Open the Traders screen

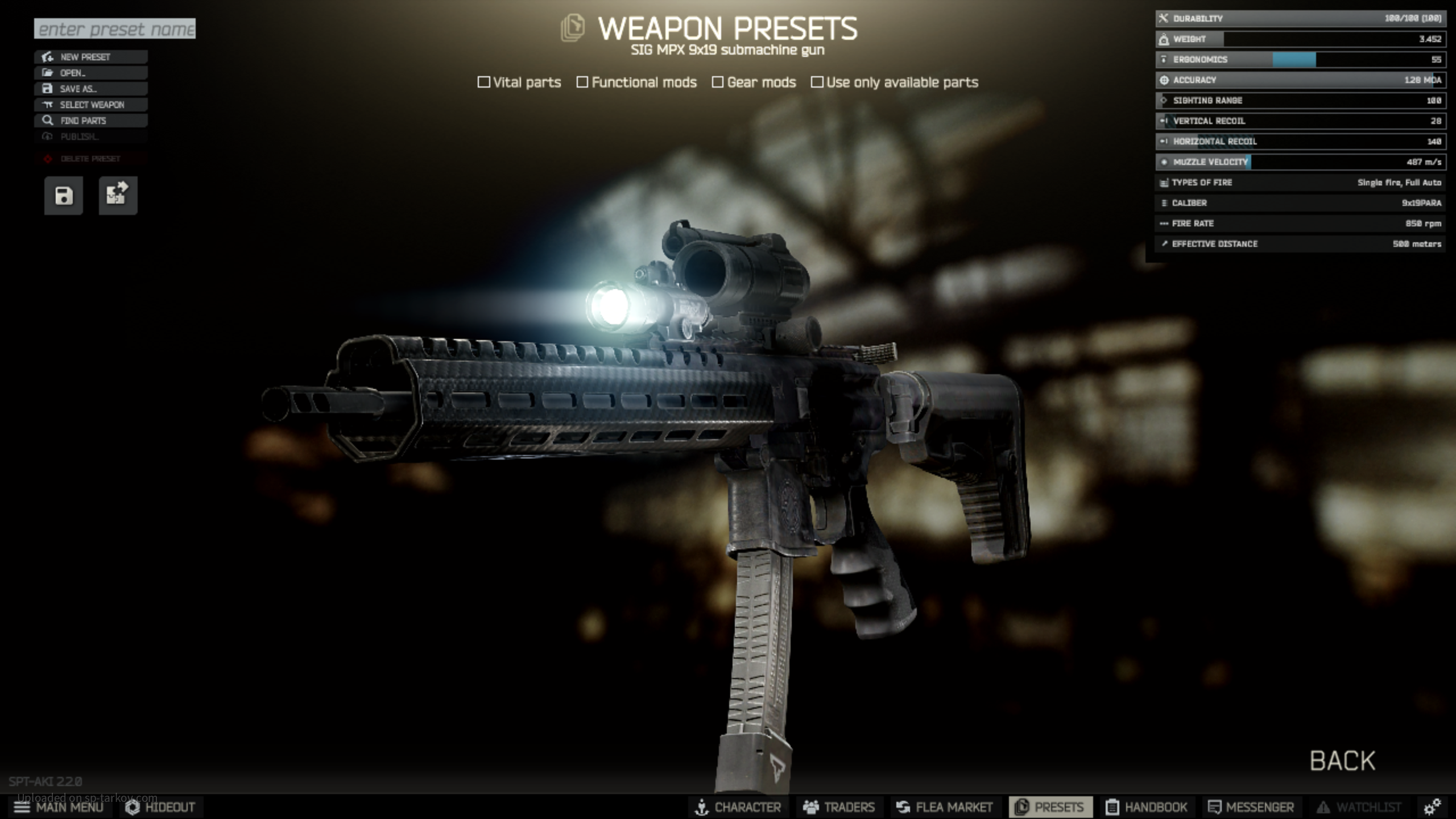pyautogui.click(x=839, y=807)
